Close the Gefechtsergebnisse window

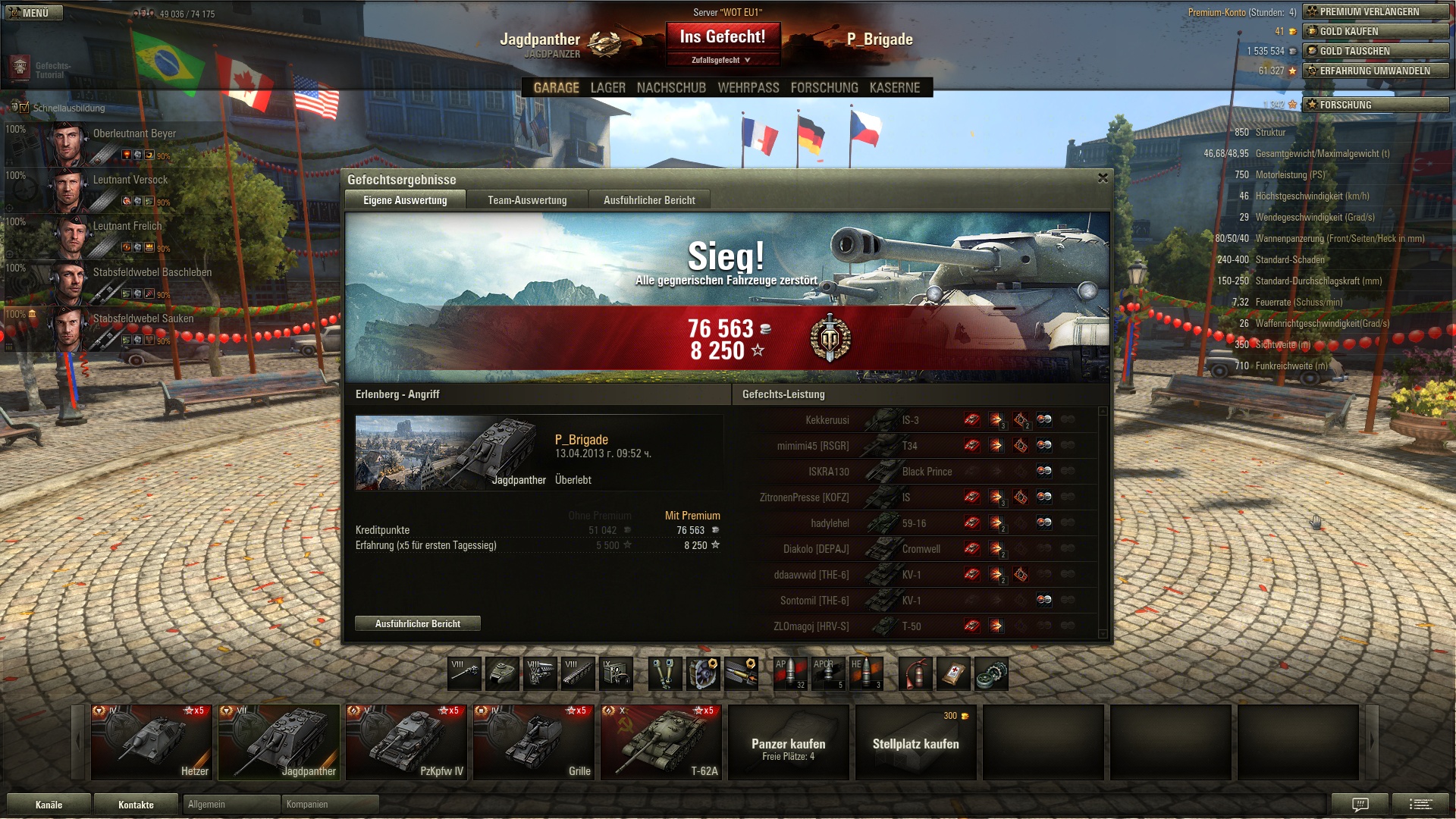tap(1103, 178)
